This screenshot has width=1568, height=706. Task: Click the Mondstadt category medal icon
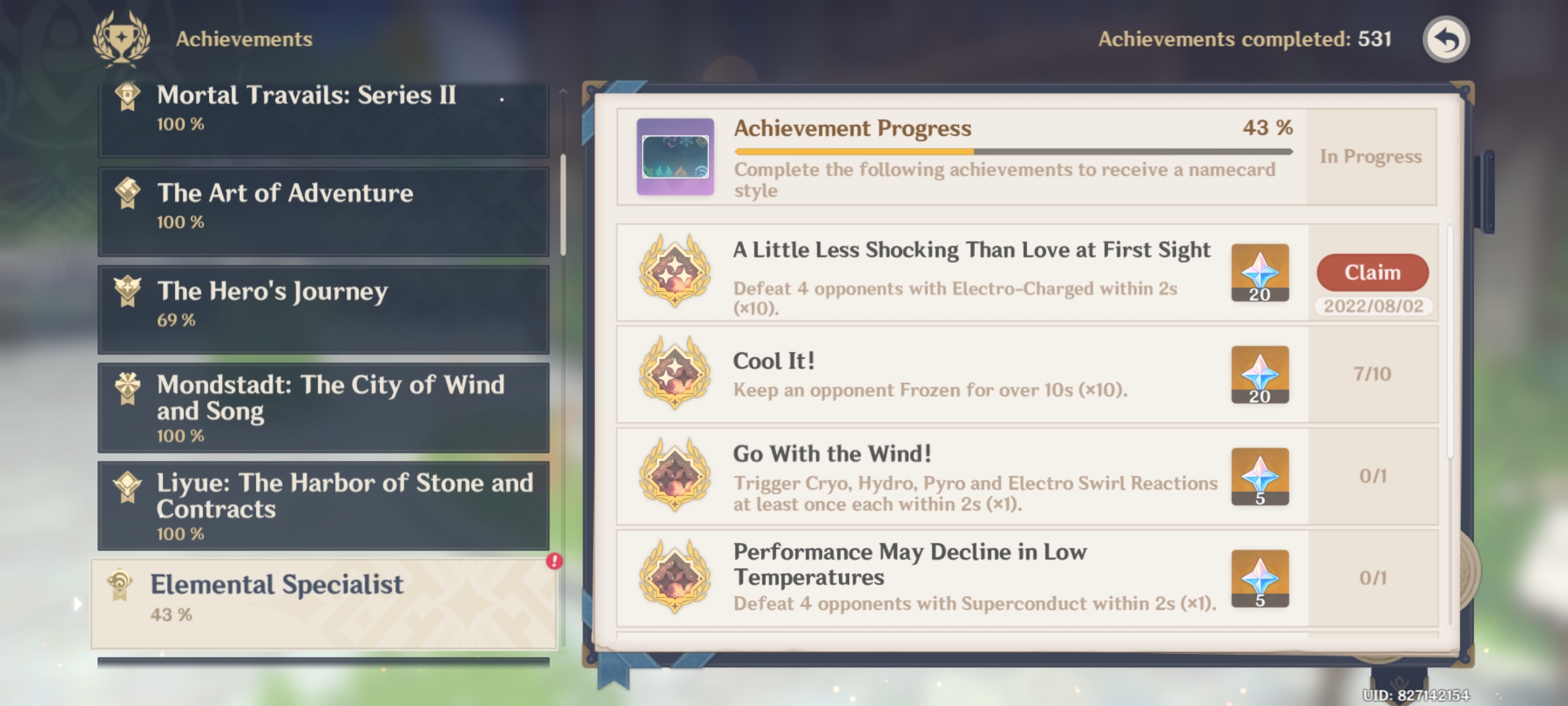(128, 385)
